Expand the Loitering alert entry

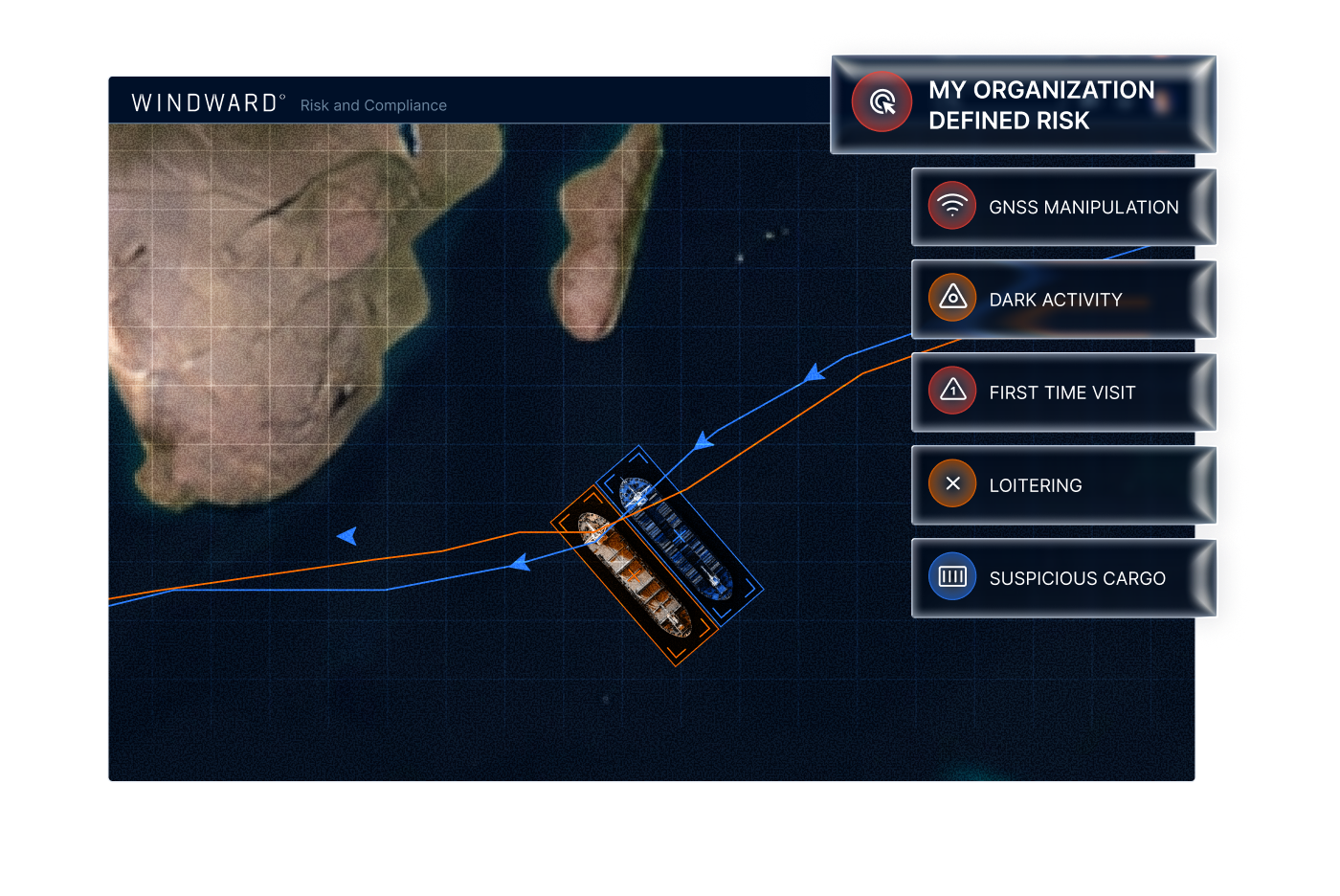[1064, 483]
